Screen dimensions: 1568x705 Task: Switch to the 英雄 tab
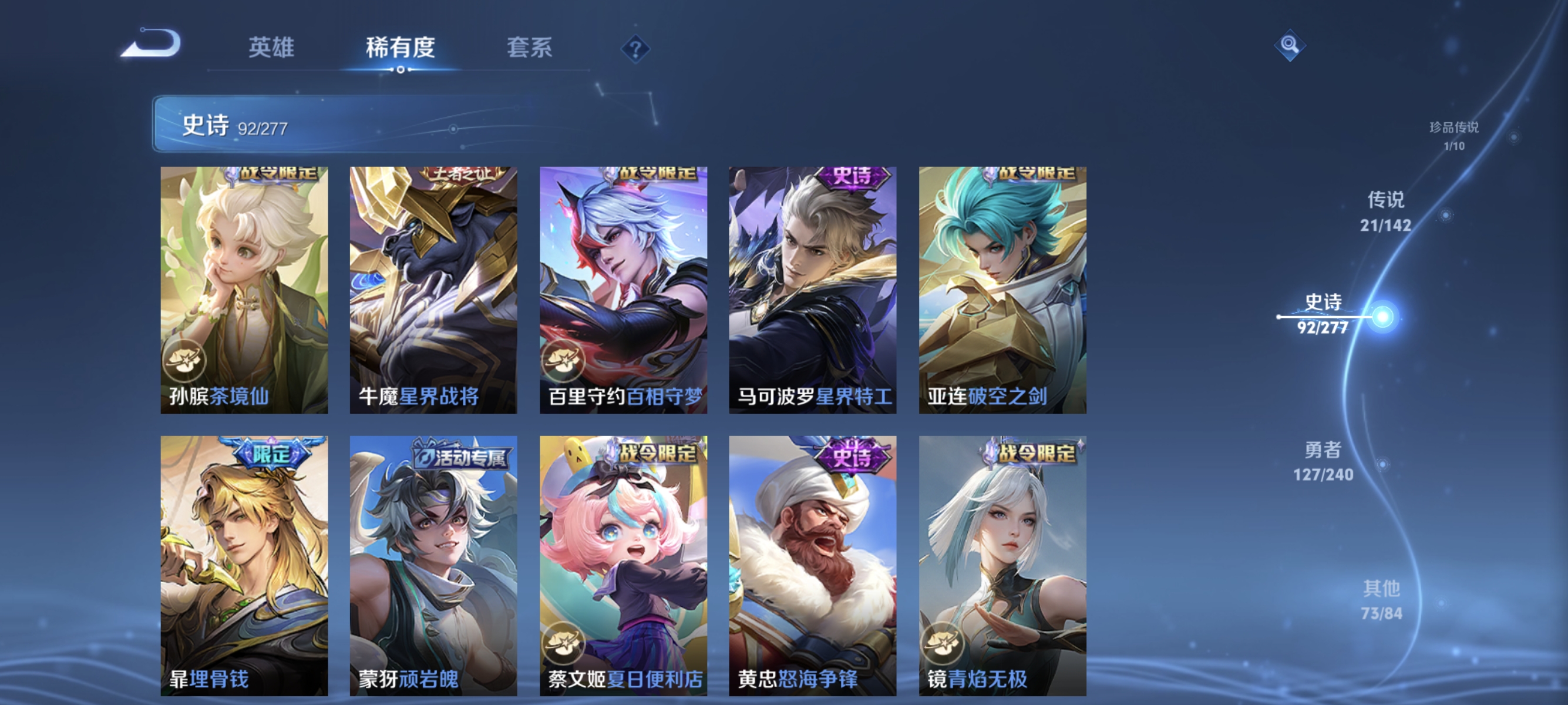click(x=271, y=48)
